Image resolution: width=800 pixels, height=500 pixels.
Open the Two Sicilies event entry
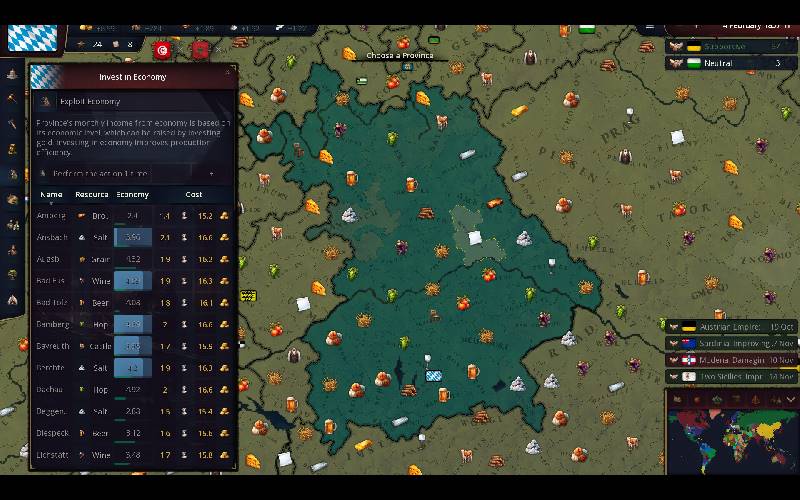click(731, 376)
